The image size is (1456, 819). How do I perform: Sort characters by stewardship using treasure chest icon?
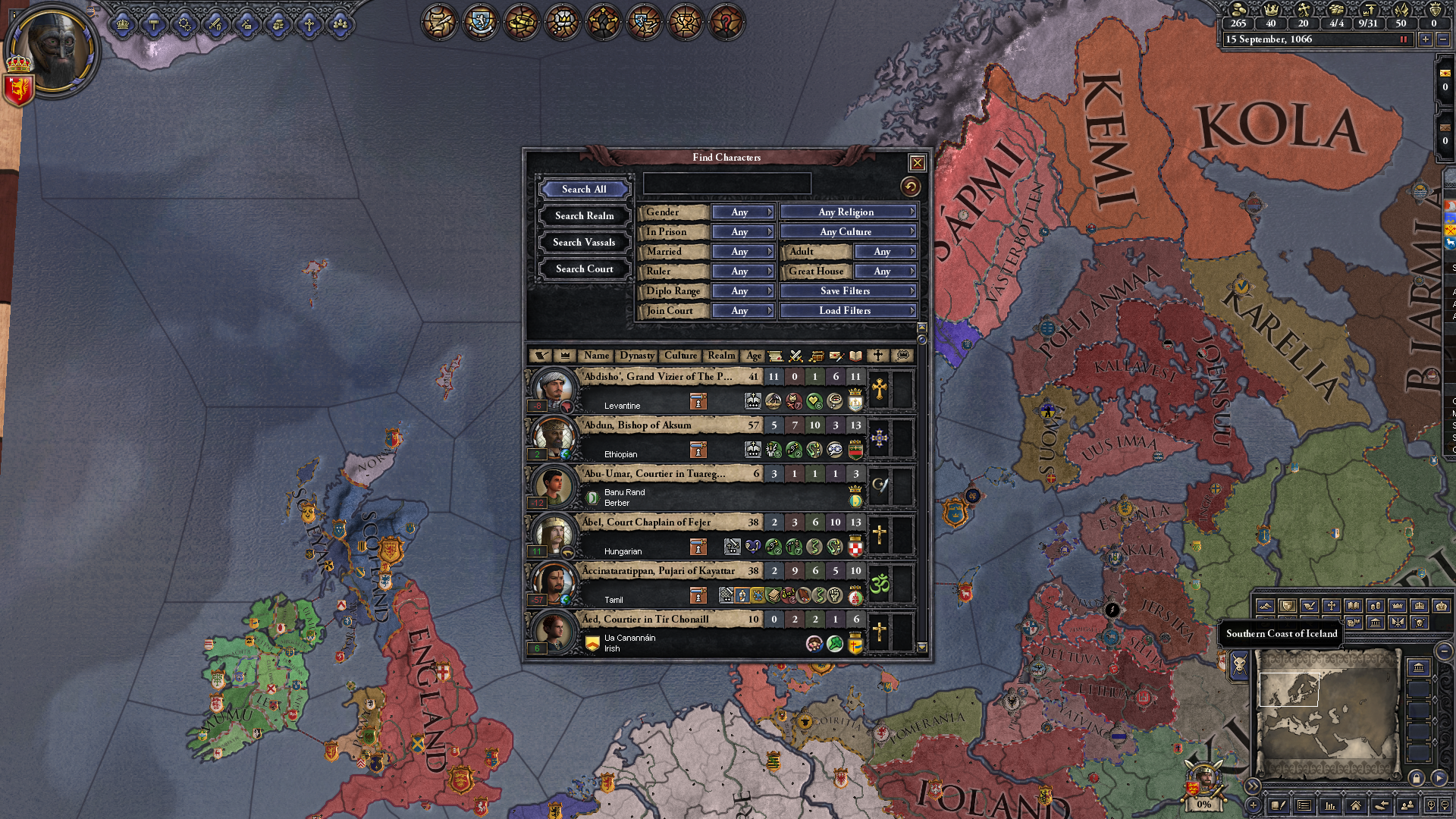tap(818, 356)
